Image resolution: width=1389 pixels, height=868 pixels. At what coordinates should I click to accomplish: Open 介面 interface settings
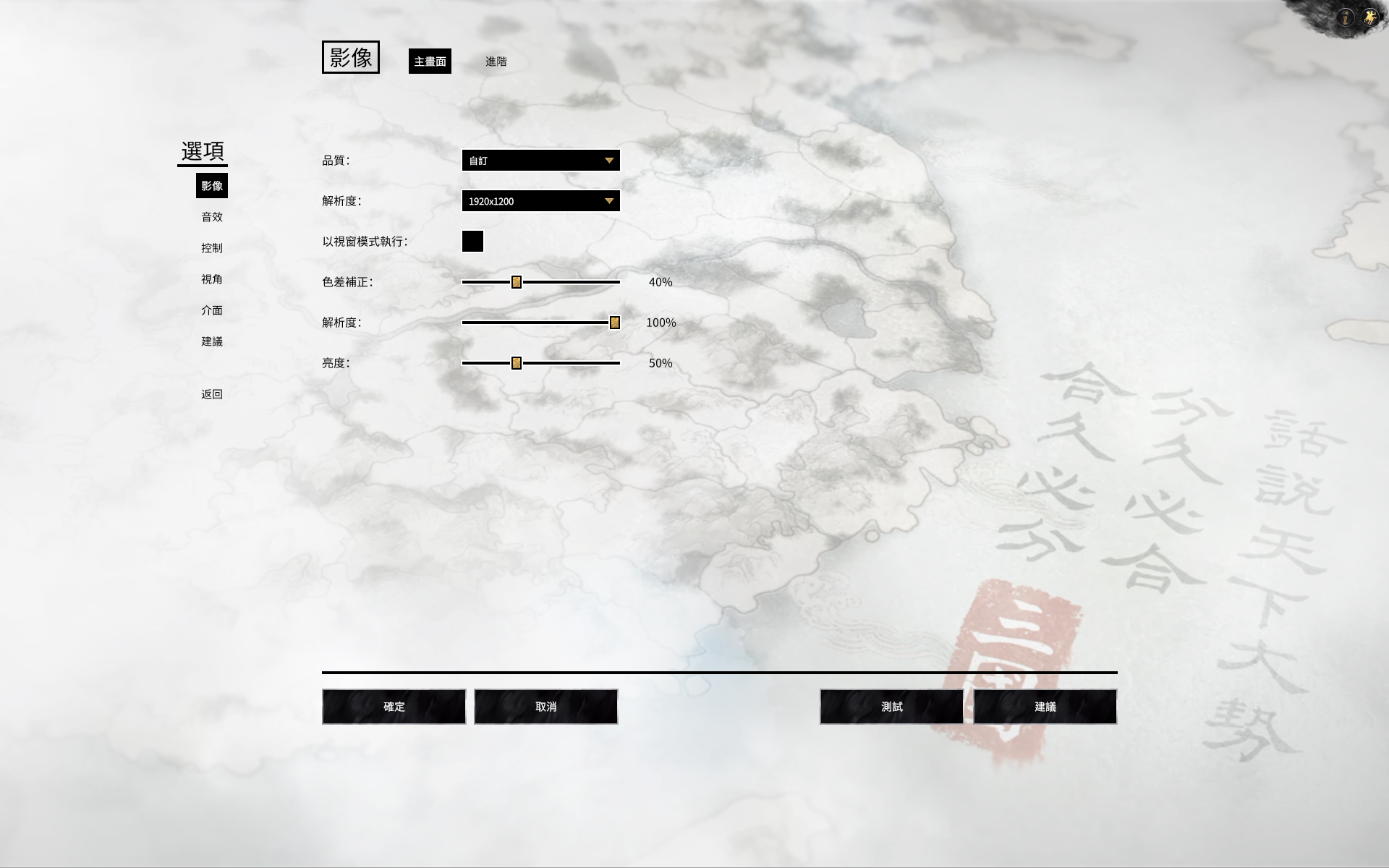(x=212, y=310)
